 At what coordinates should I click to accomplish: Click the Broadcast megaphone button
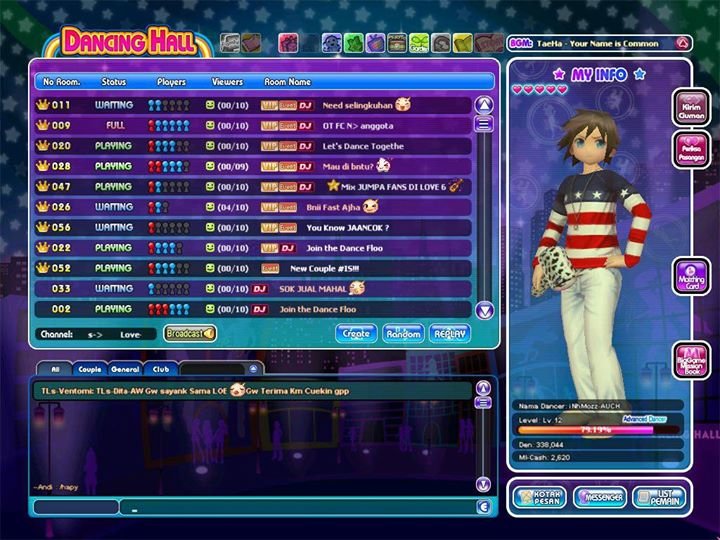click(190, 334)
